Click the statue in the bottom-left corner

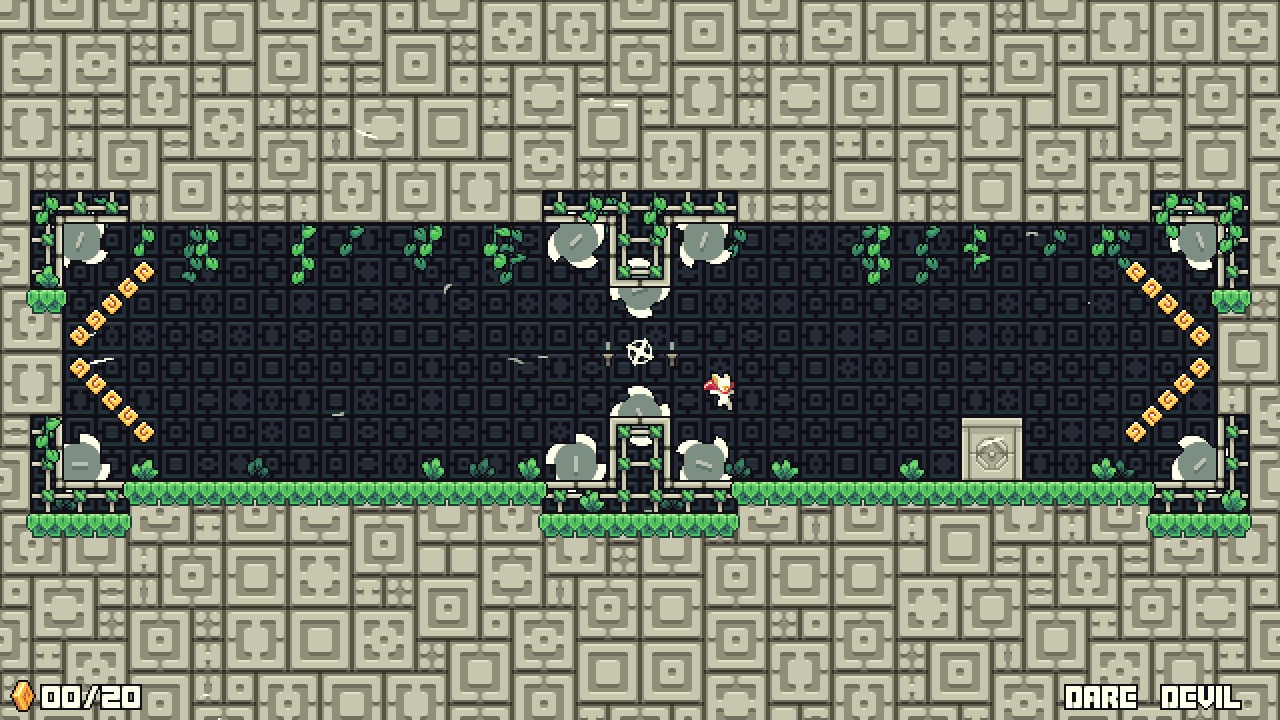[85, 460]
